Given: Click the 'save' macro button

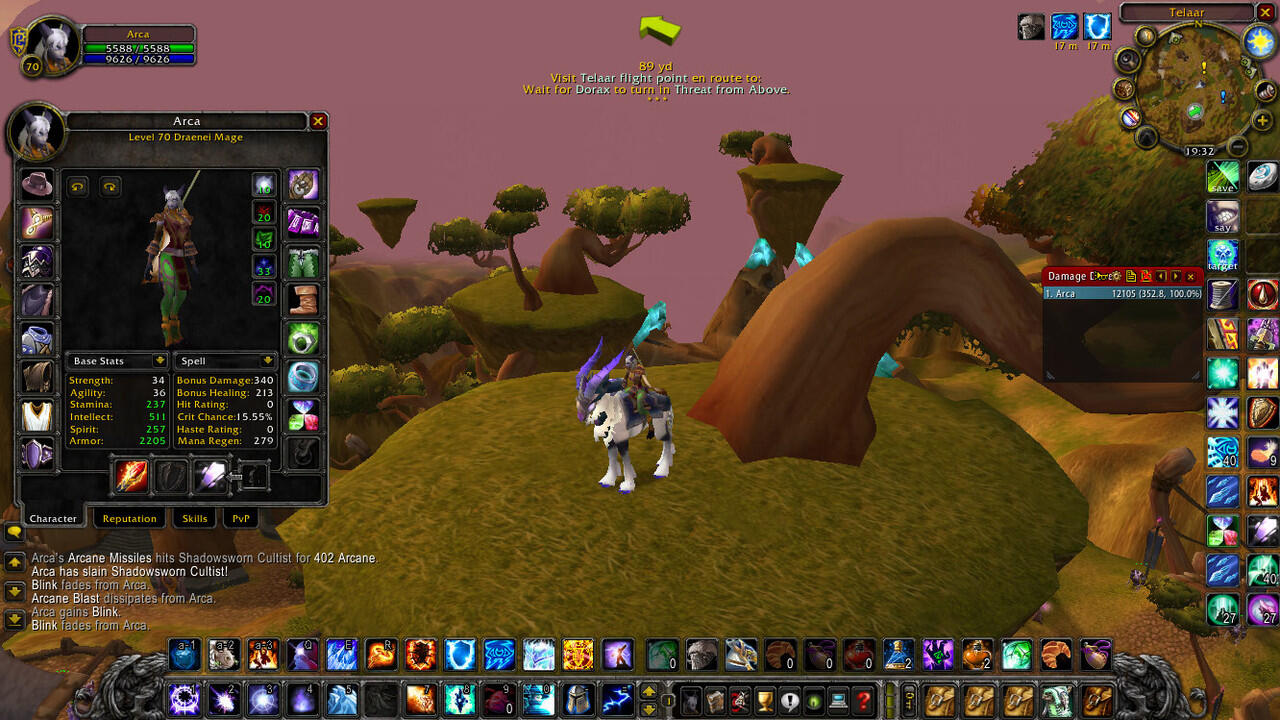Looking at the screenshot, I should (x=1222, y=177).
